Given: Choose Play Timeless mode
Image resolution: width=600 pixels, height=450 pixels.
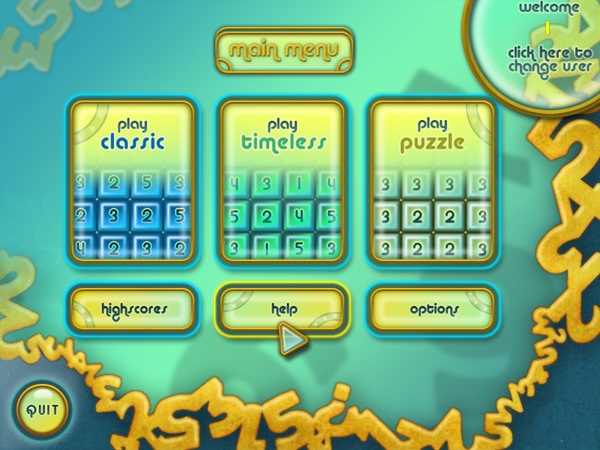Looking at the screenshot, I should tap(283, 182).
